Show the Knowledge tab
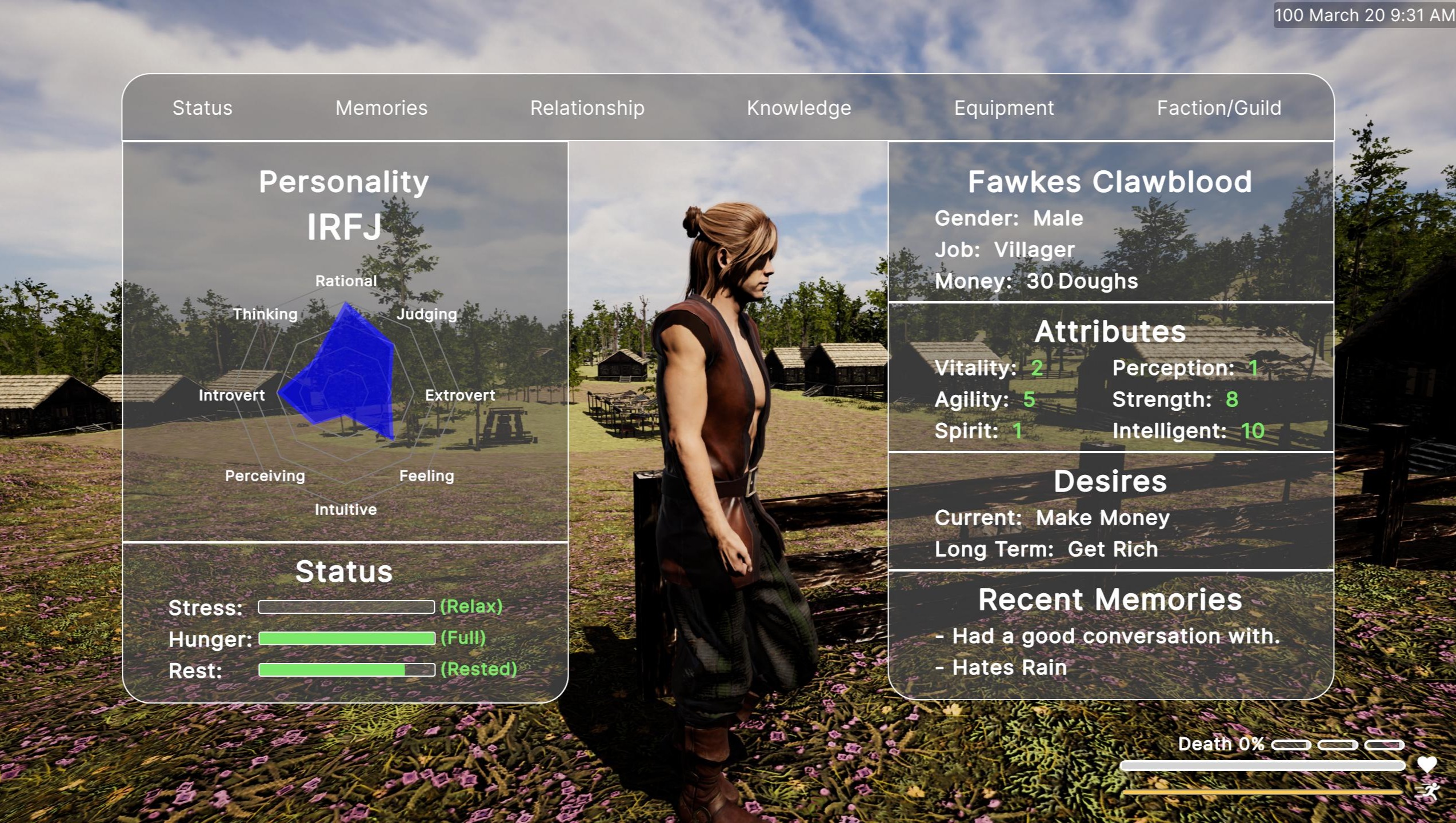Screen dimensions: 1456x823 click(x=799, y=108)
